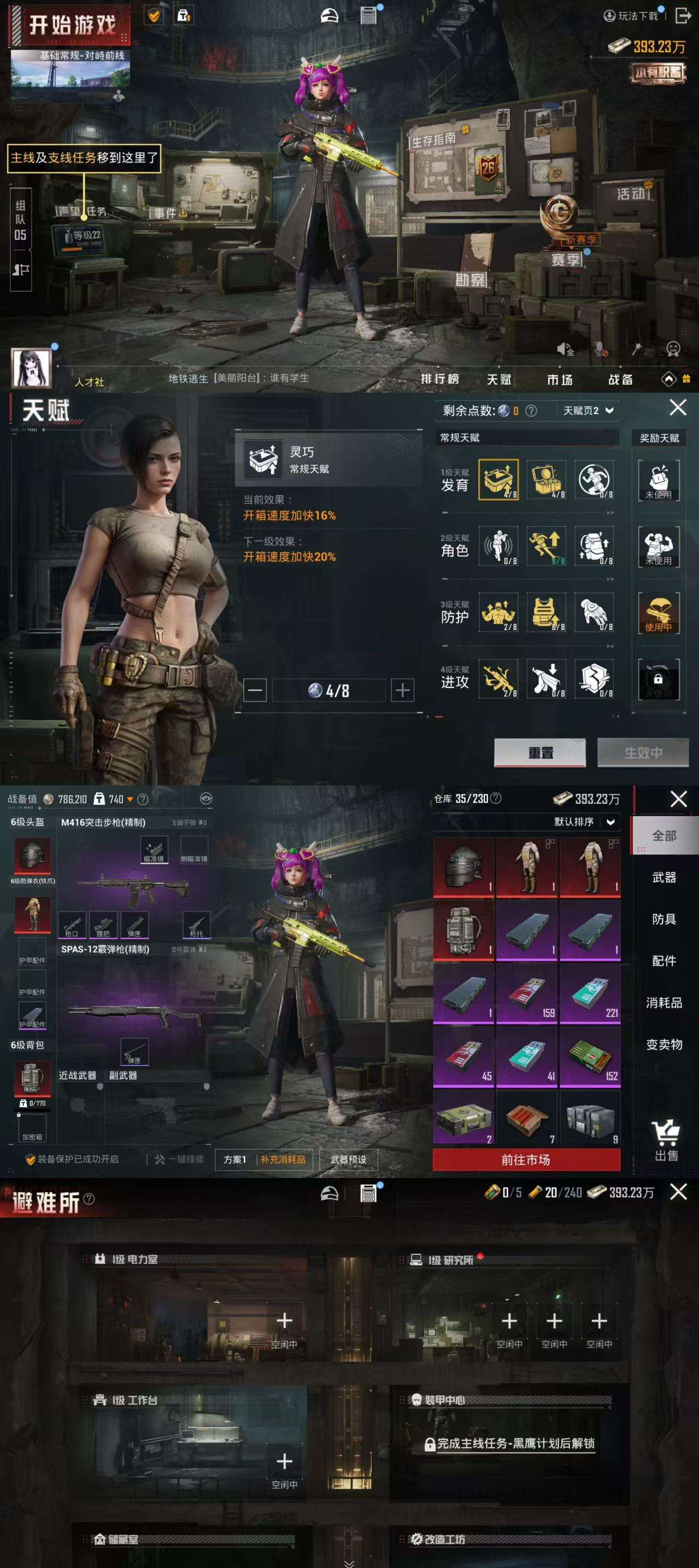Image resolution: width=699 pixels, height=1568 pixels.
Task: Switch to the 武器 weapons category
Action: [x=664, y=877]
